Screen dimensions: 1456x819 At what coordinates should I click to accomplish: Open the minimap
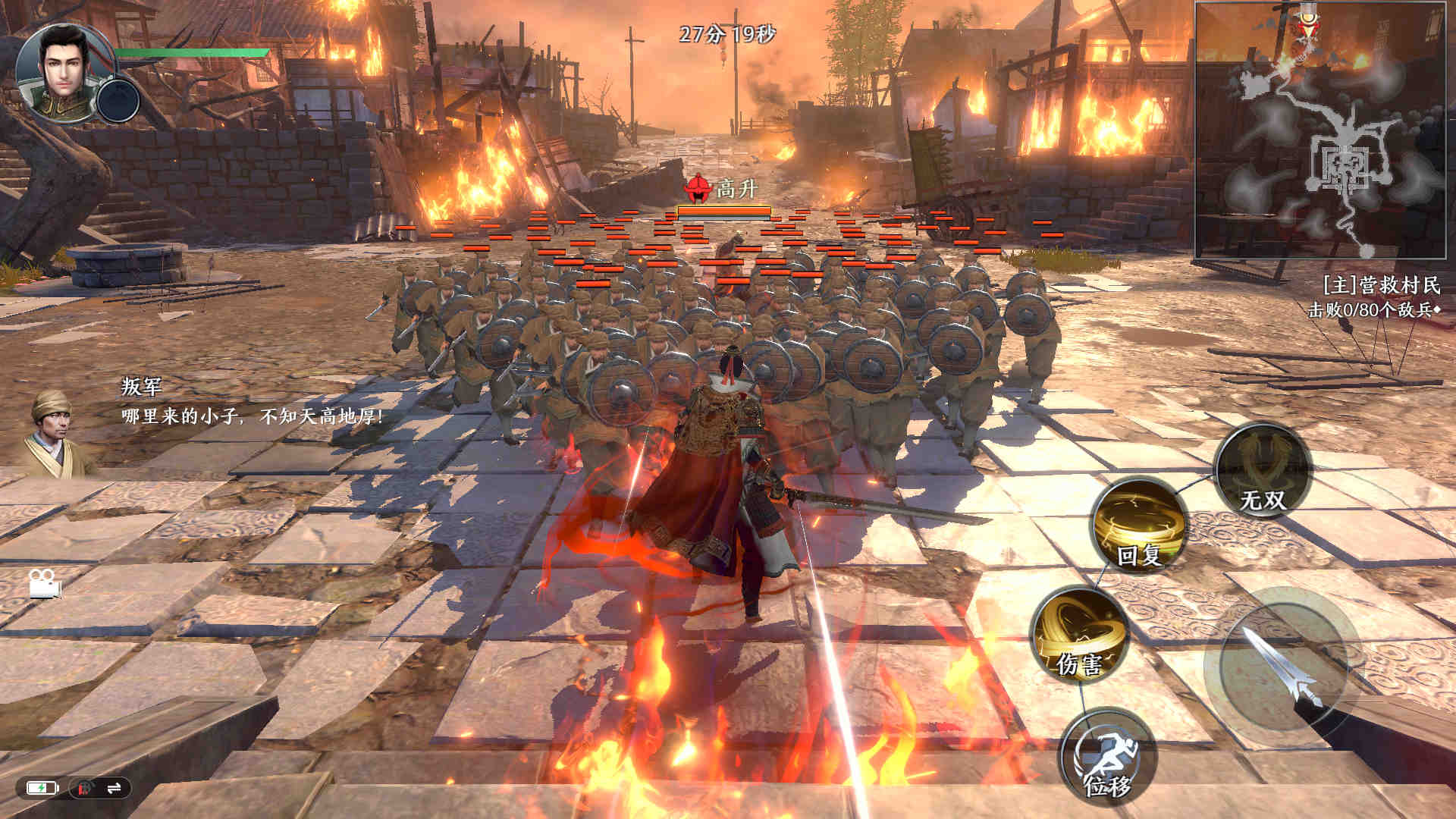1324,130
